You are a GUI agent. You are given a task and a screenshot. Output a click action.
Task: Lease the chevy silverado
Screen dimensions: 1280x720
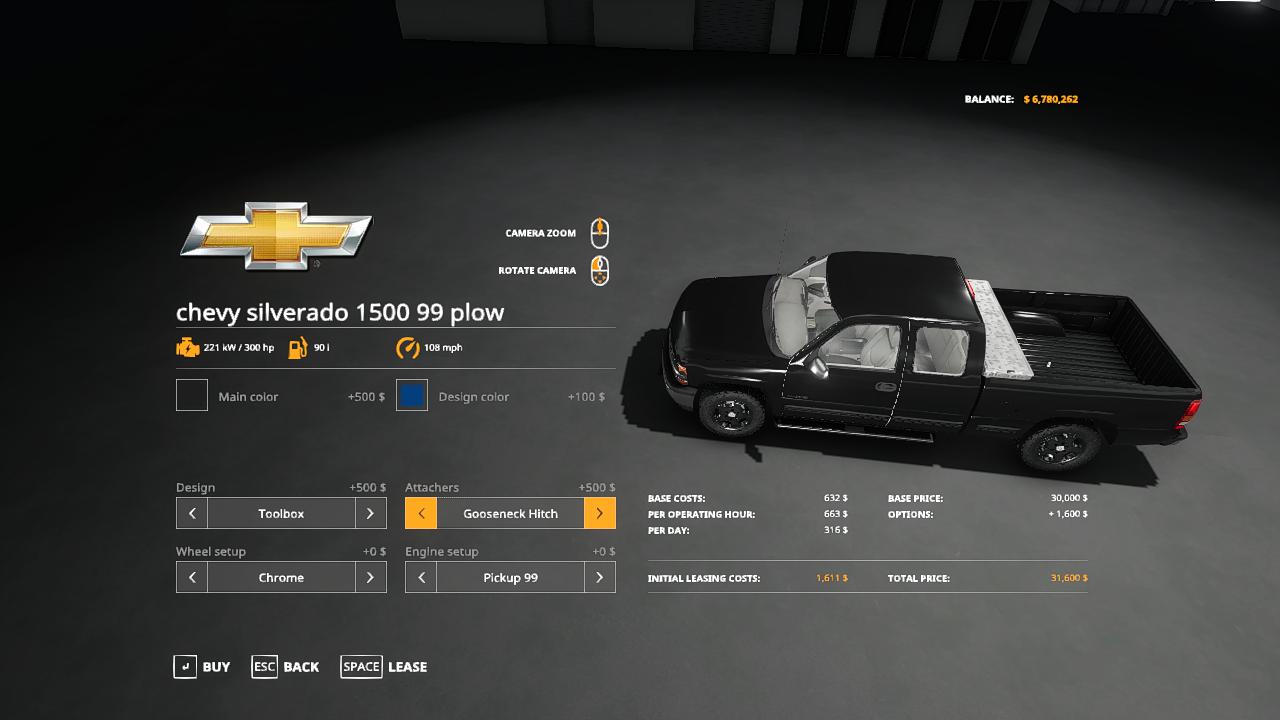coord(384,667)
